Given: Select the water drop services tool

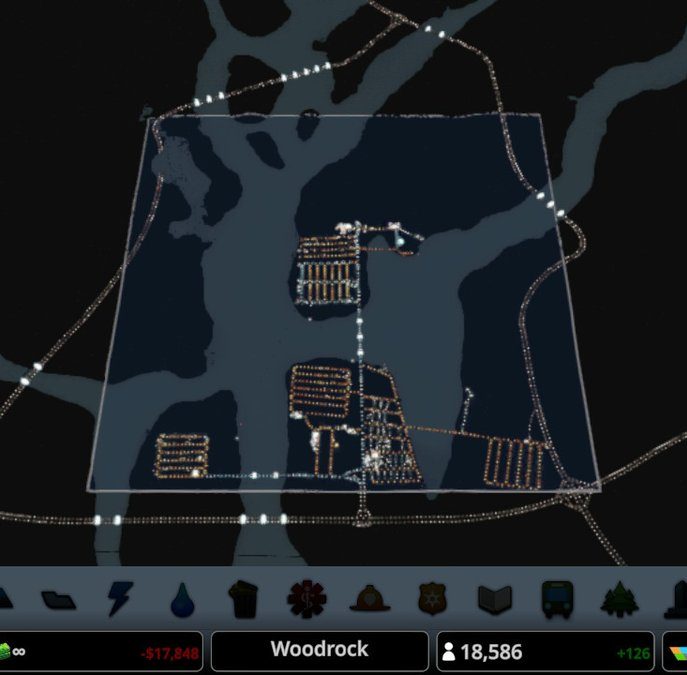Looking at the screenshot, I should pos(180,598).
